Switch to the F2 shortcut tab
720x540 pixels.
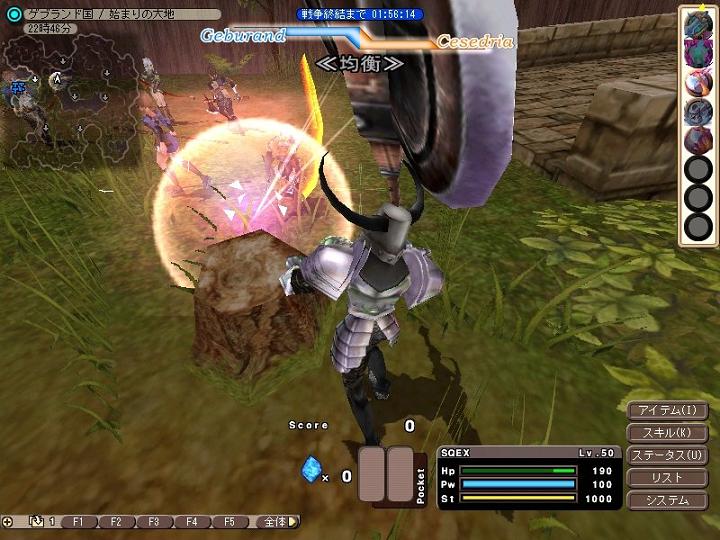tap(116, 522)
